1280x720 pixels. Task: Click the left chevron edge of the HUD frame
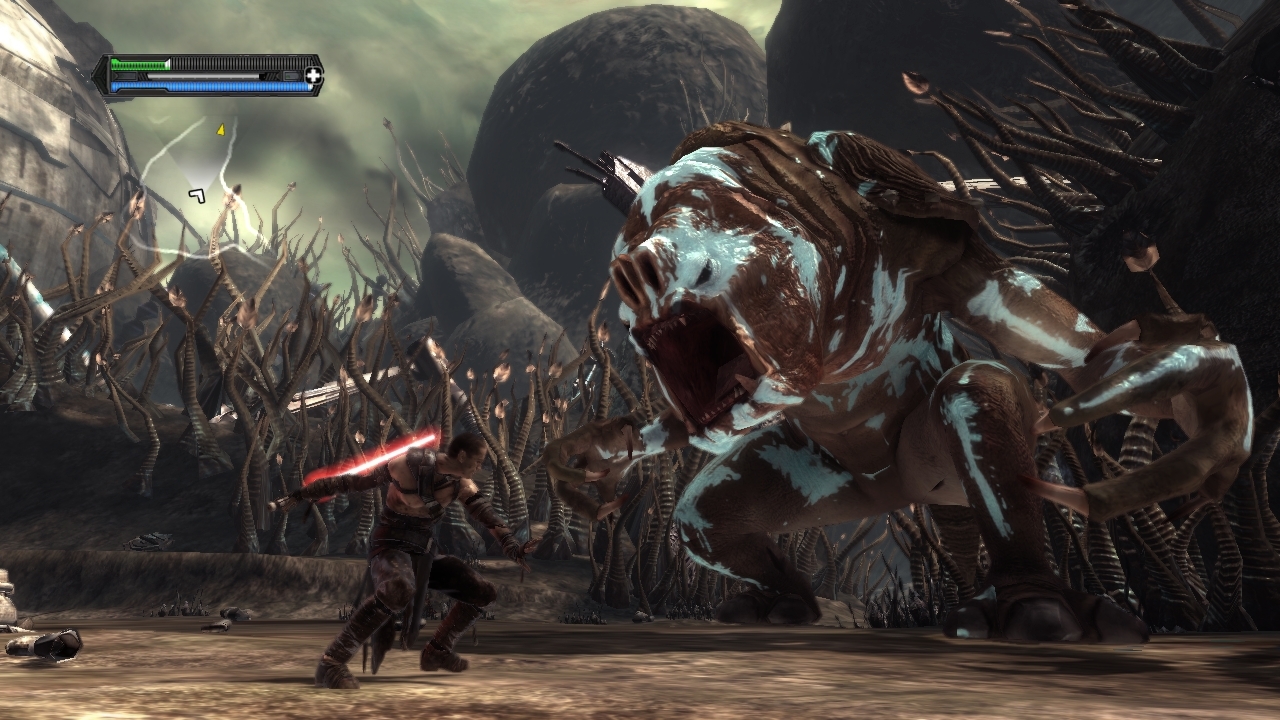point(101,76)
